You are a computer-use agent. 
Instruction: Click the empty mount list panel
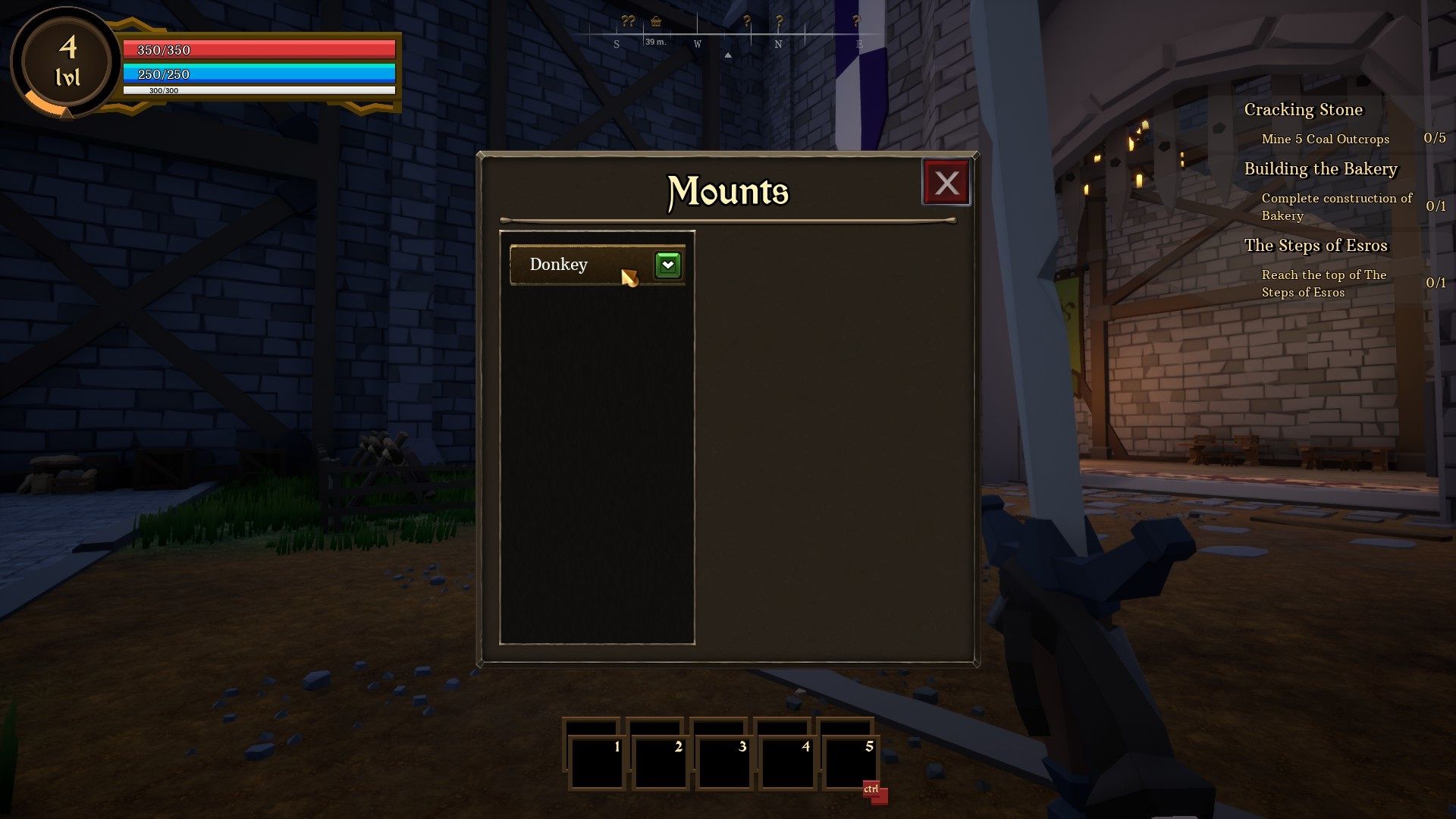click(x=598, y=455)
